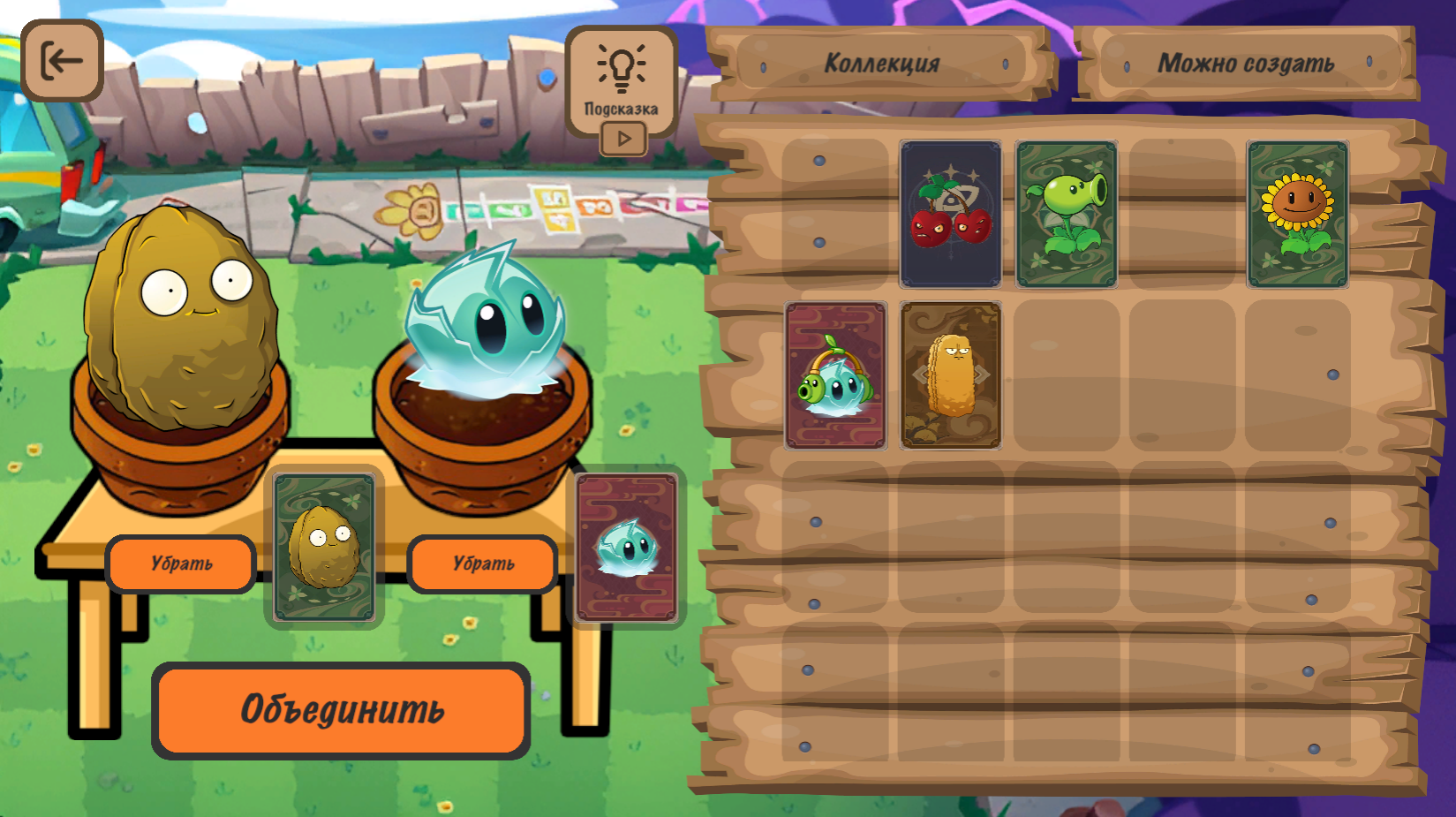
Task: Click the empty slot beside Wall-nut card
Action: pos(1066,374)
